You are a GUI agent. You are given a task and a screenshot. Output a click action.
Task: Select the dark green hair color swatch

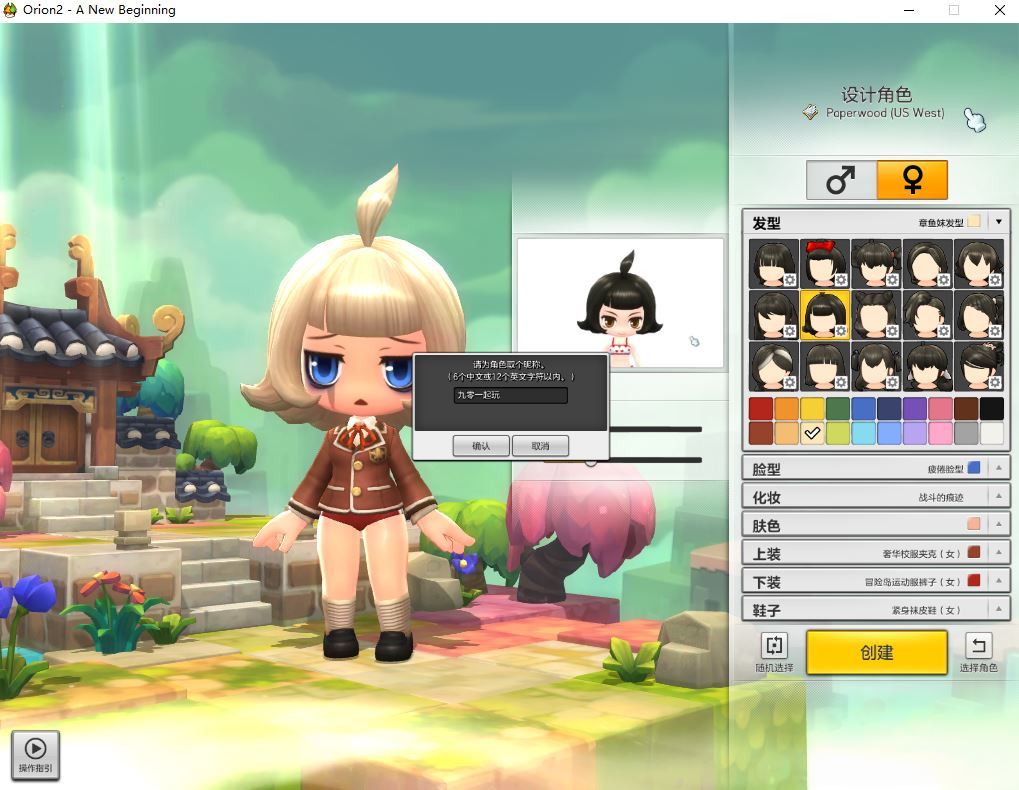pyautogui.click(x=838, y=408)
